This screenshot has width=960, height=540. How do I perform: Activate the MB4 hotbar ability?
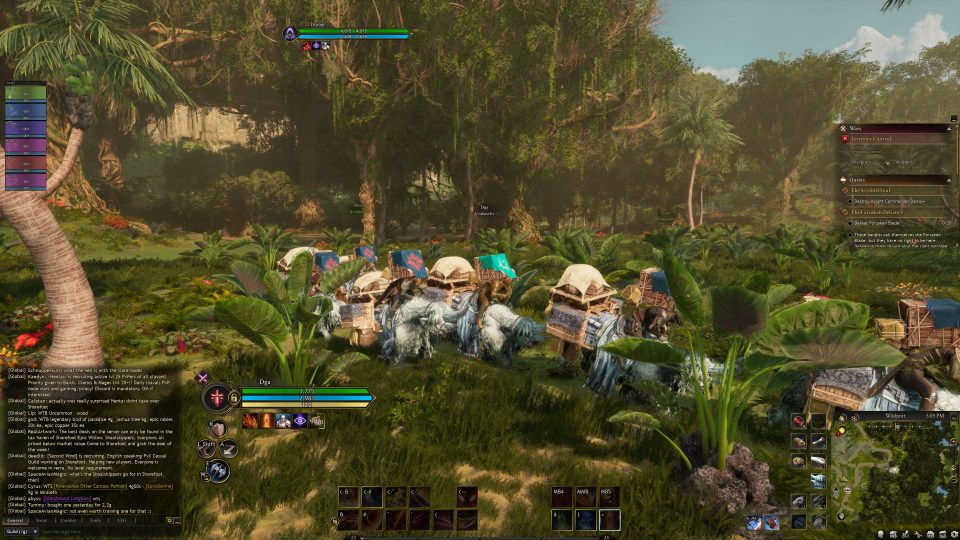coord(561,496)
